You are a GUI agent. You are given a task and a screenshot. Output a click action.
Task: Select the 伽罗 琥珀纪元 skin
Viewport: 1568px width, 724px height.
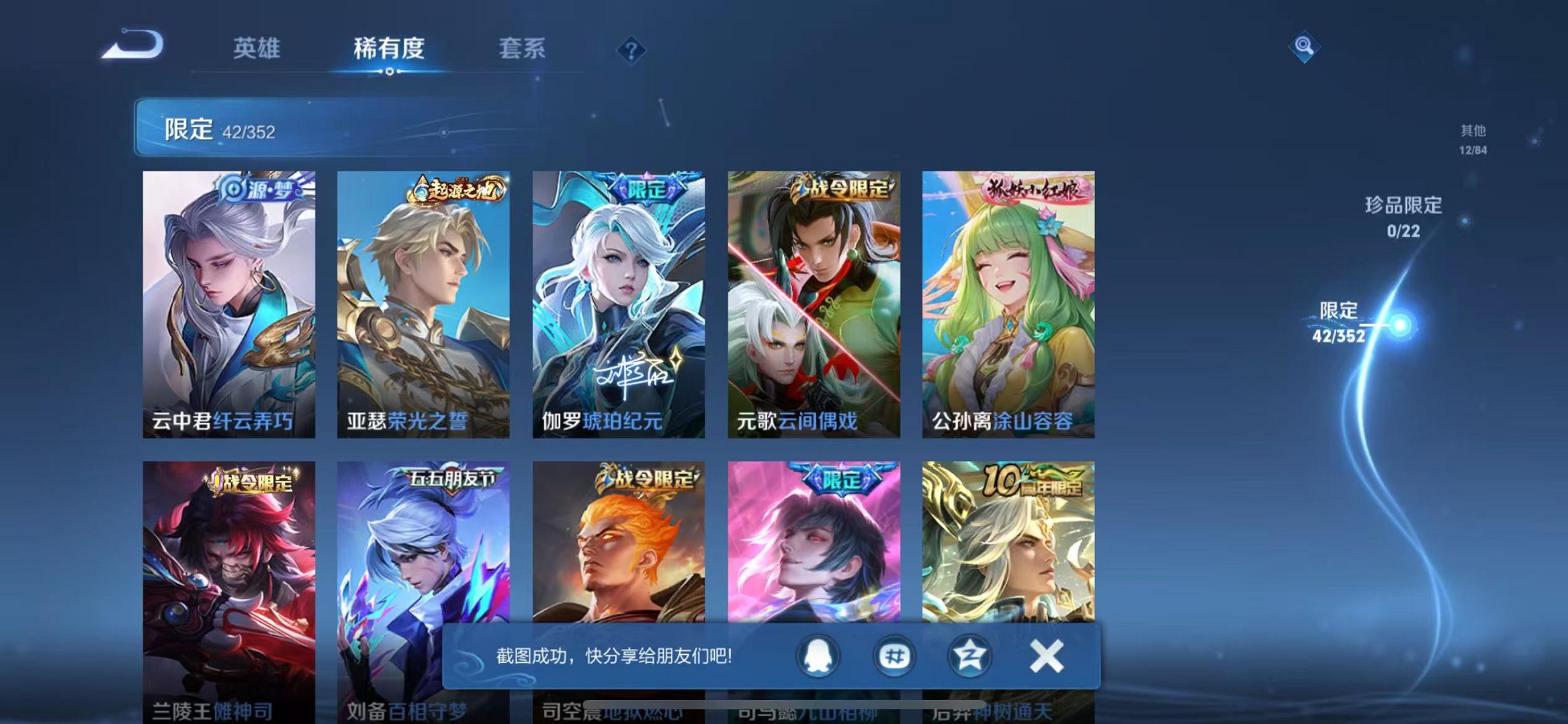pos(617,302)
